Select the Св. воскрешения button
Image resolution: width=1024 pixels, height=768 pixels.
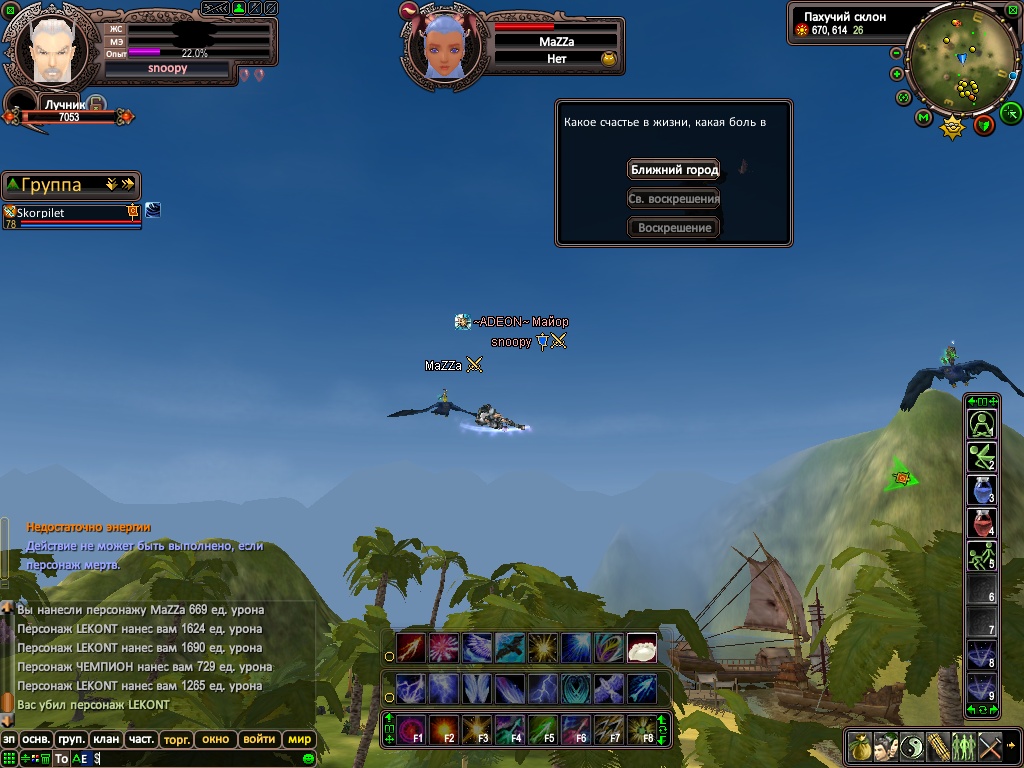[674, 199]
